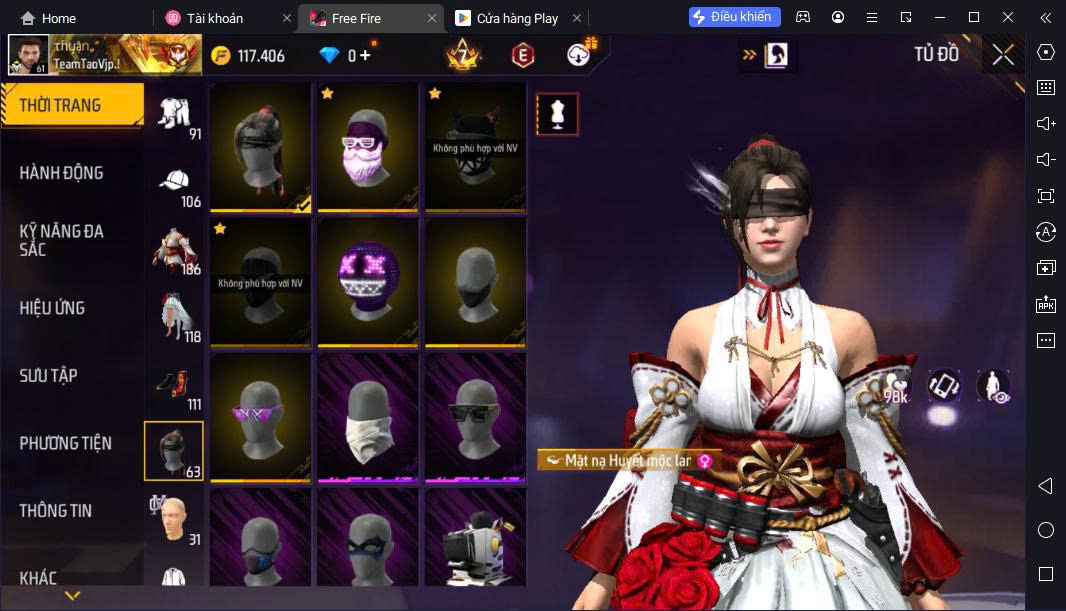Close the TỦ ĐỒ wardrobe screen
Image resolution: width=1066 pixels, height=611 pixels.
pos(1003,55)
